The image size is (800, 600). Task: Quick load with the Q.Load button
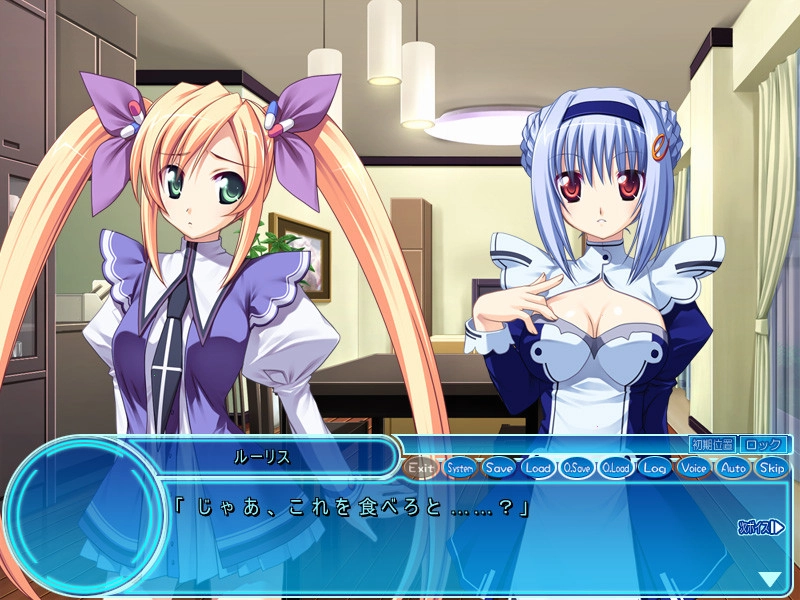pyautogui.click(x=616, y=467)
